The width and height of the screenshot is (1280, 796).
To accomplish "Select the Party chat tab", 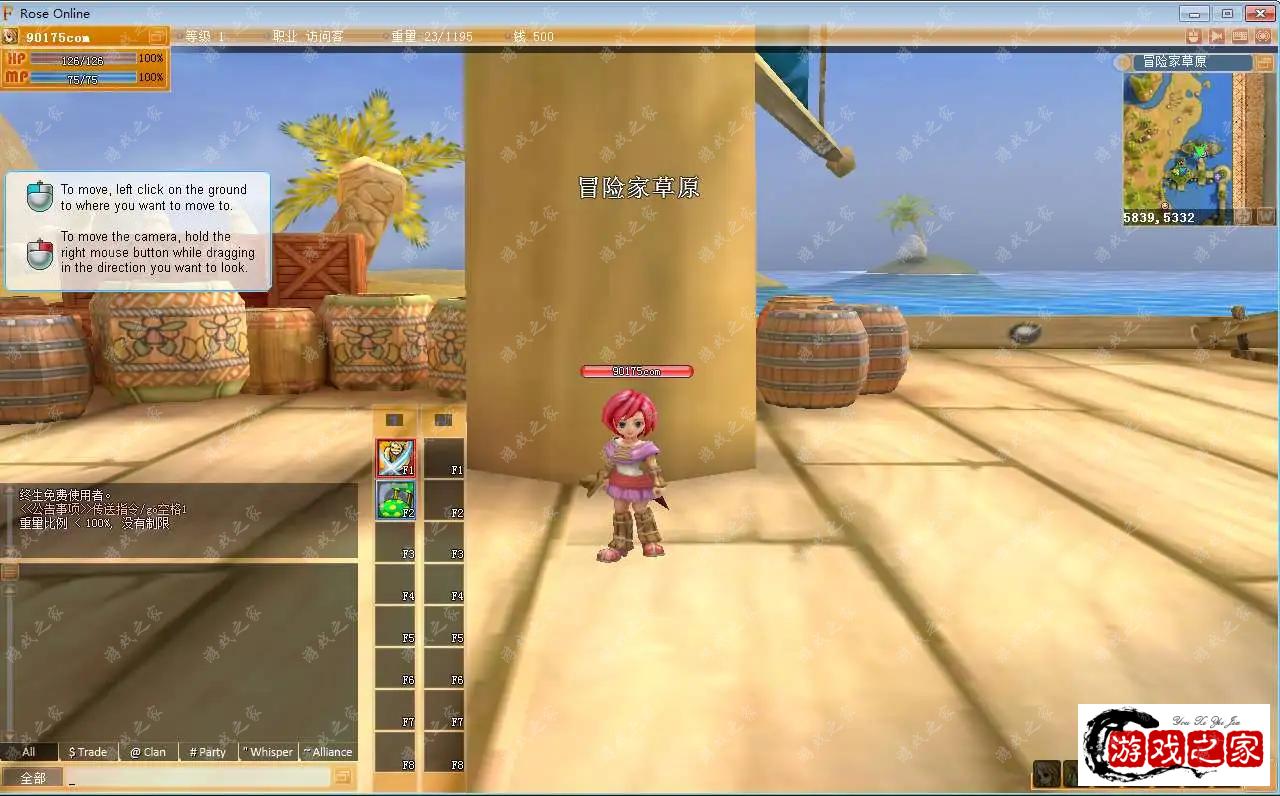I will [208, 752].
